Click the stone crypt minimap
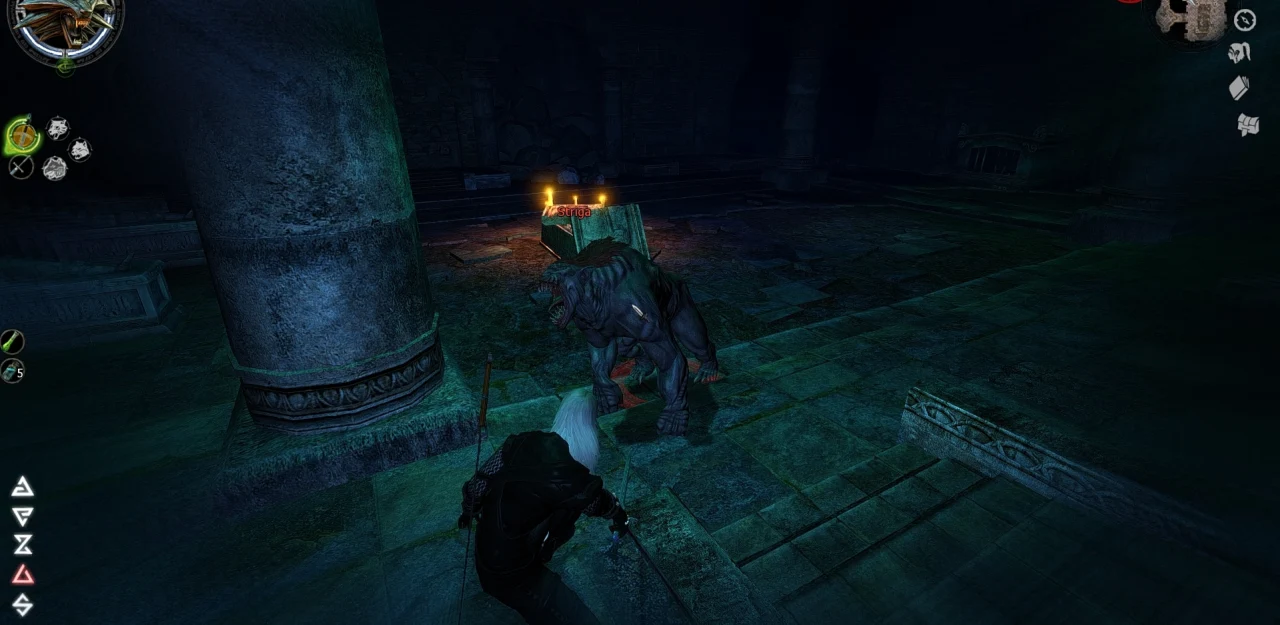This screenshot has width=1280, height=625. click(x=1190, y=18)
